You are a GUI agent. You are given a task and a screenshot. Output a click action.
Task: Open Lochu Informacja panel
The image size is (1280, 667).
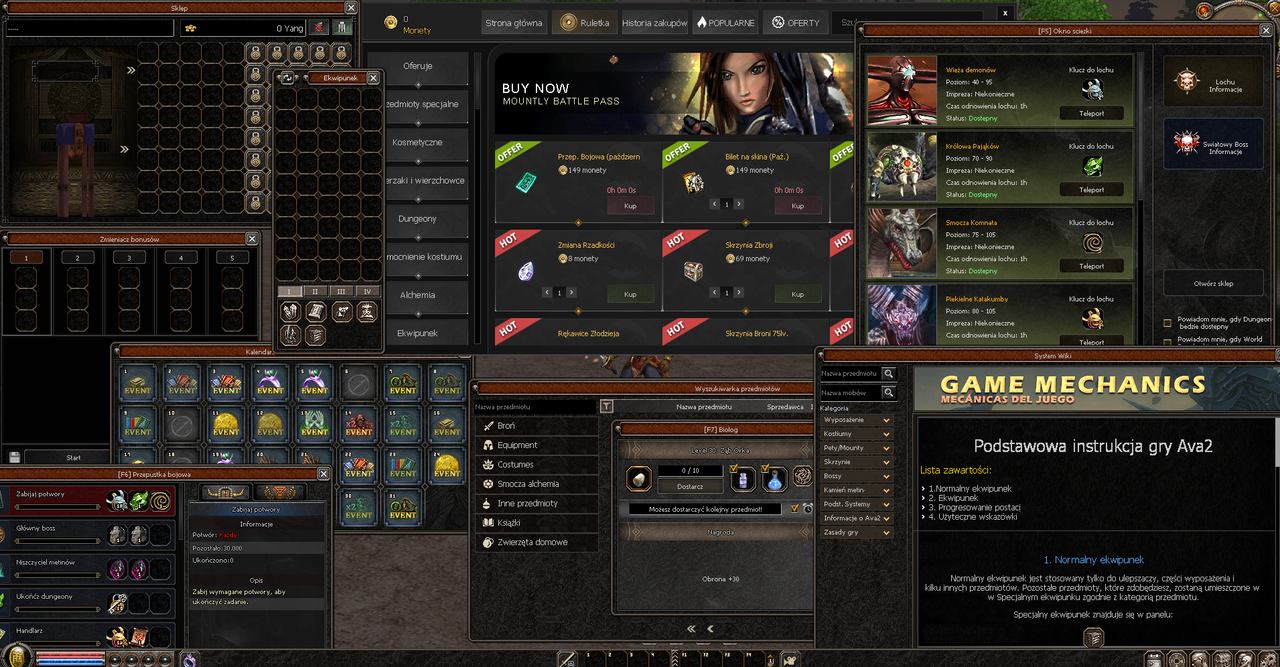[1212, 81]
